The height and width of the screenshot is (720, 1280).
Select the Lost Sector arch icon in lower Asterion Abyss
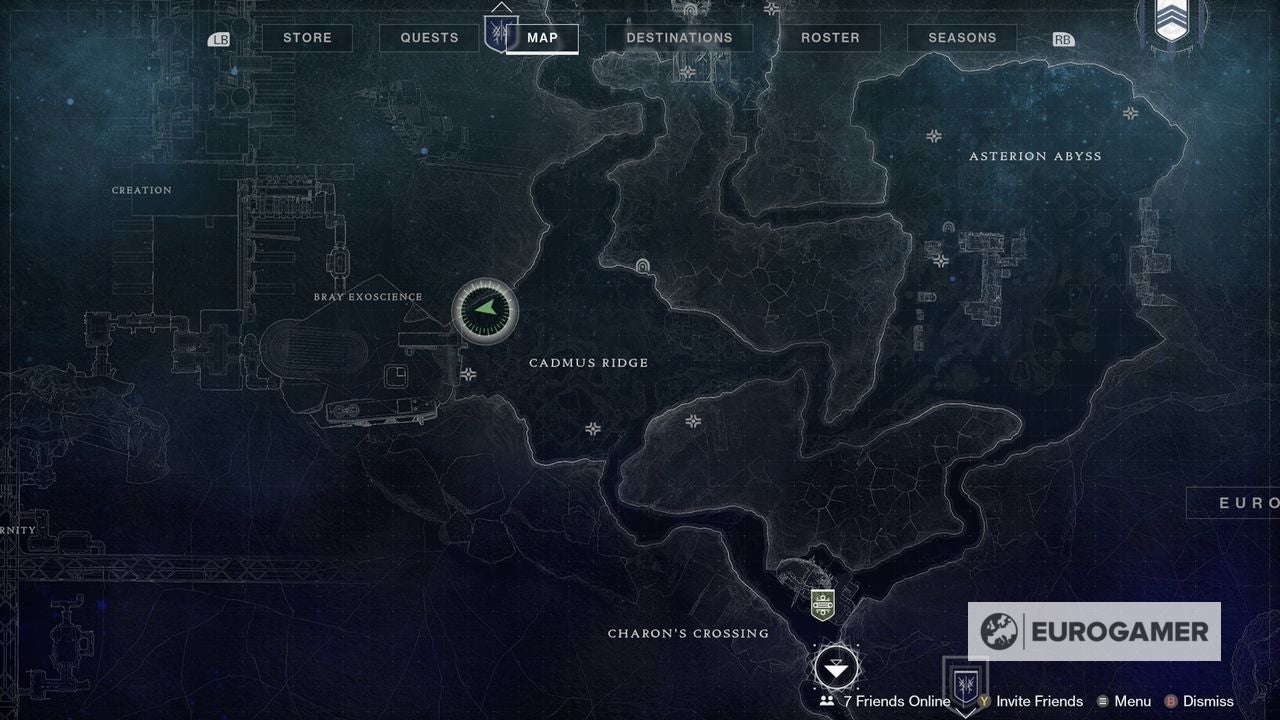tap(949, 227)
